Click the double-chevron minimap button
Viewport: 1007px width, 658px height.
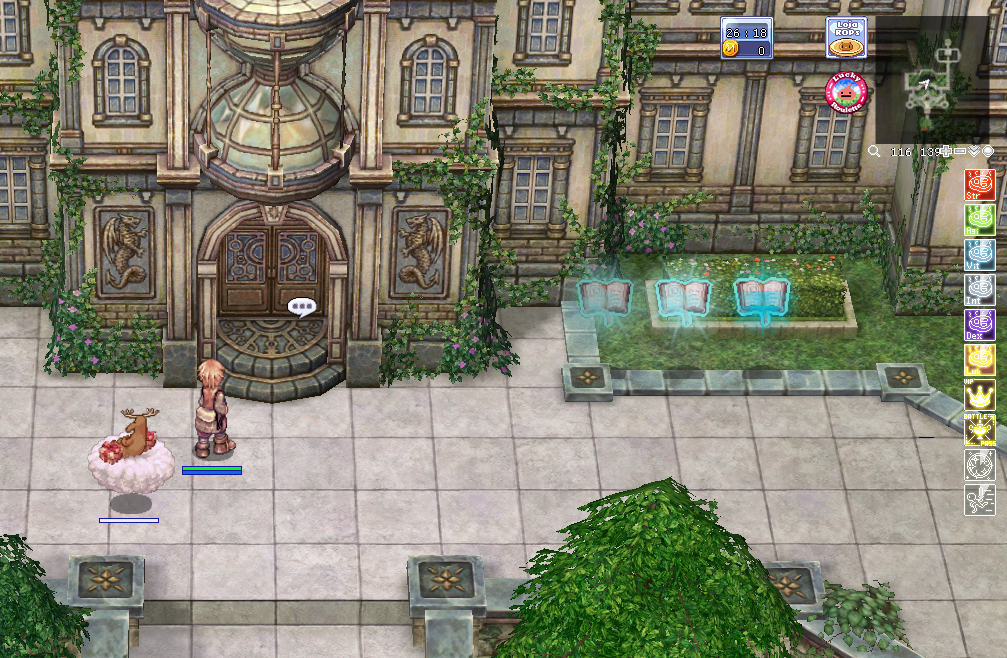(974, 151)
